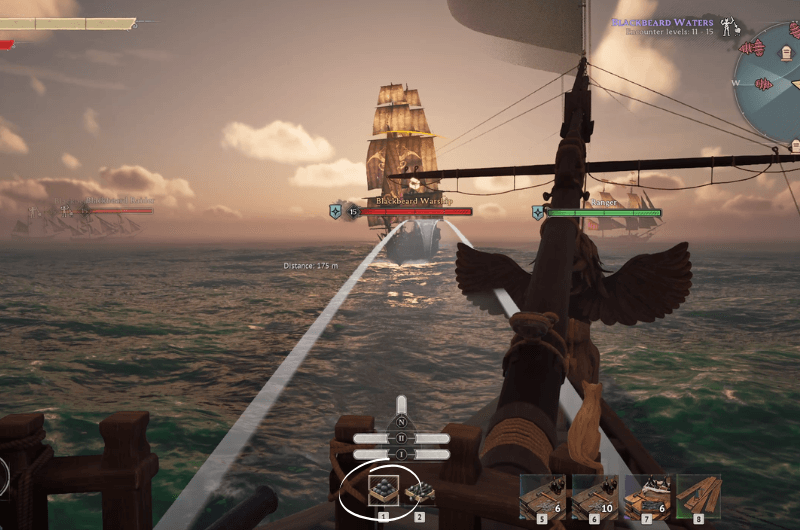This screenshot has width=800, height=530.
Task: Select the wooden planks in slot 8
Action: coord(698,496)
